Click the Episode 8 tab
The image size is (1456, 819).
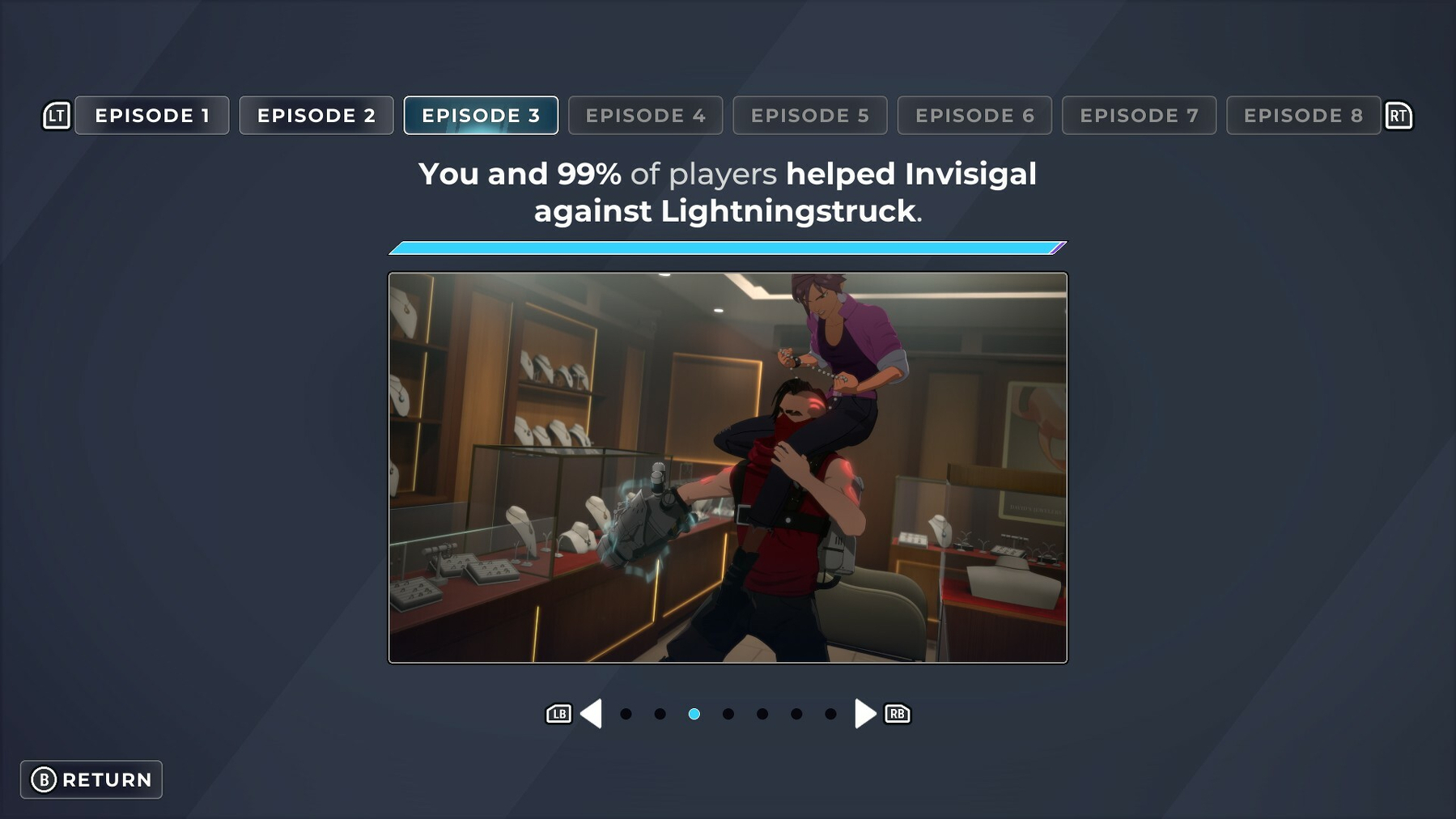pos(1303,116)
